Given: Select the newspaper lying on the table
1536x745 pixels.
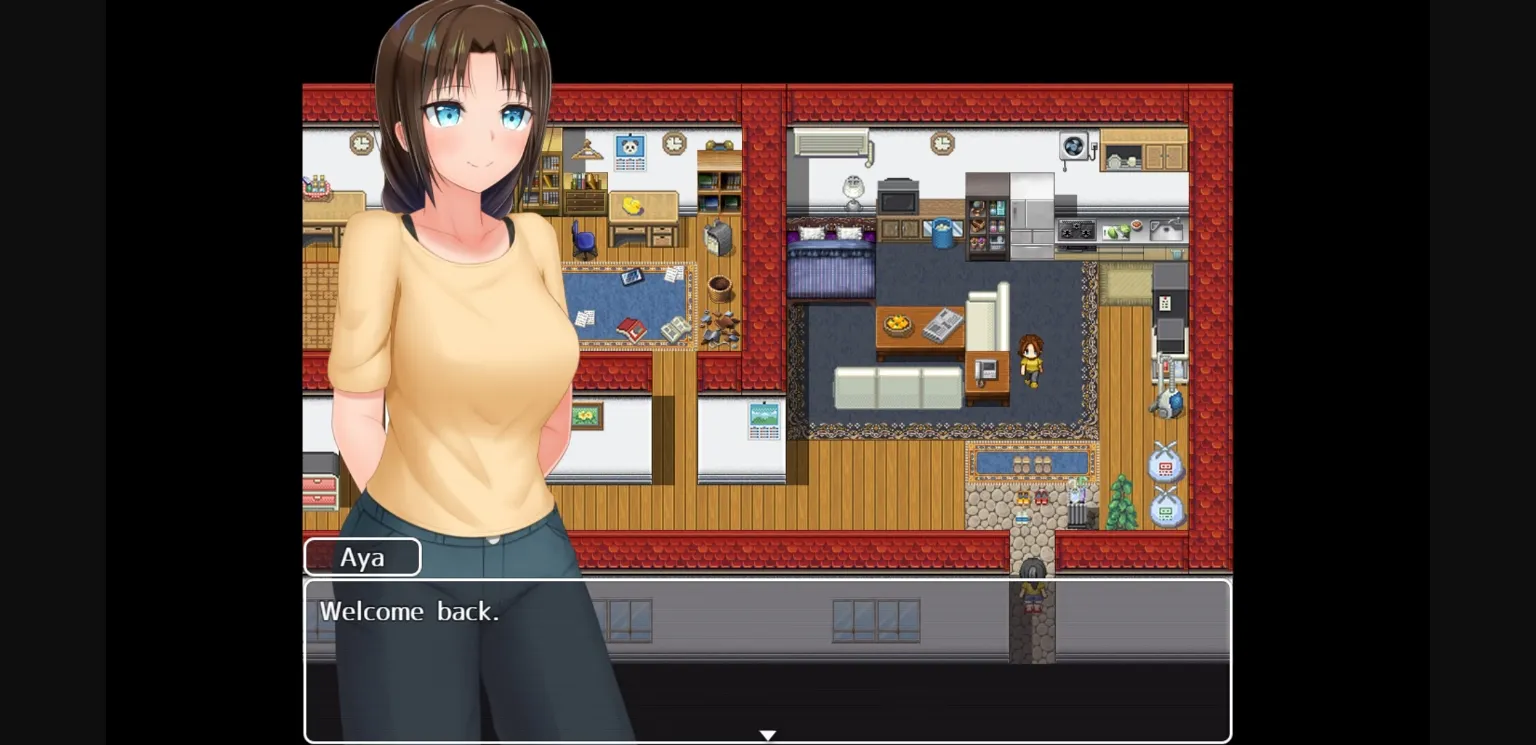Looking at the screenshot, I should point(942,325).
